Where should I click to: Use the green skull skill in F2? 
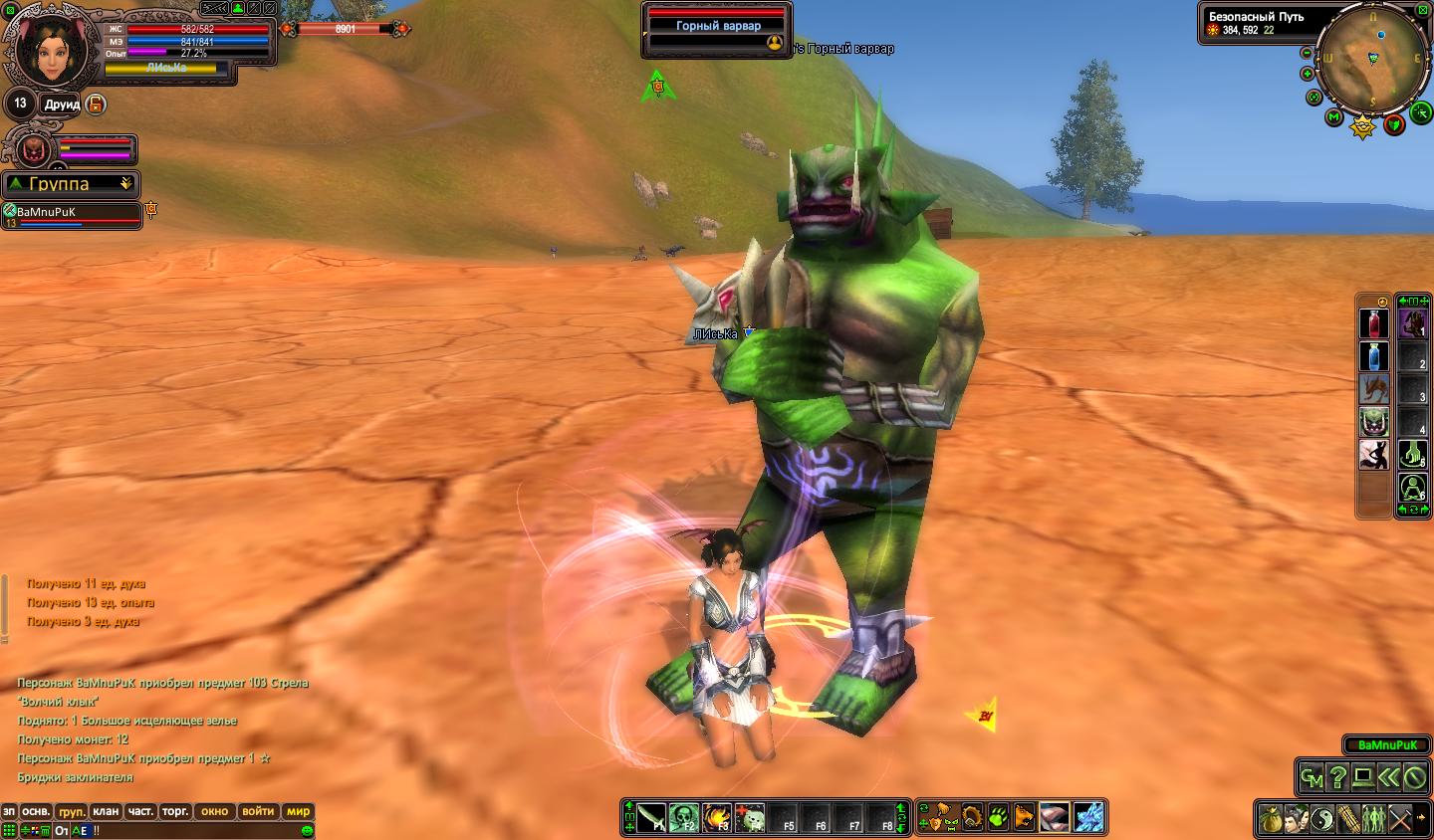pyautogui.click(x=684, y=818)
